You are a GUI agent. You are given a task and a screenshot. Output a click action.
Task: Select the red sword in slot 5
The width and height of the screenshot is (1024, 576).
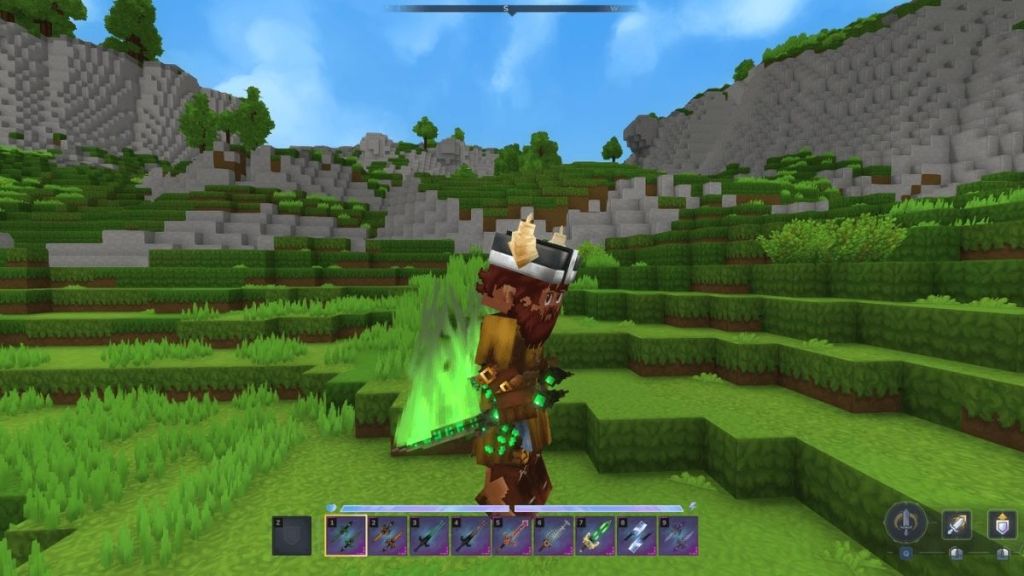(x=511, y=535)
